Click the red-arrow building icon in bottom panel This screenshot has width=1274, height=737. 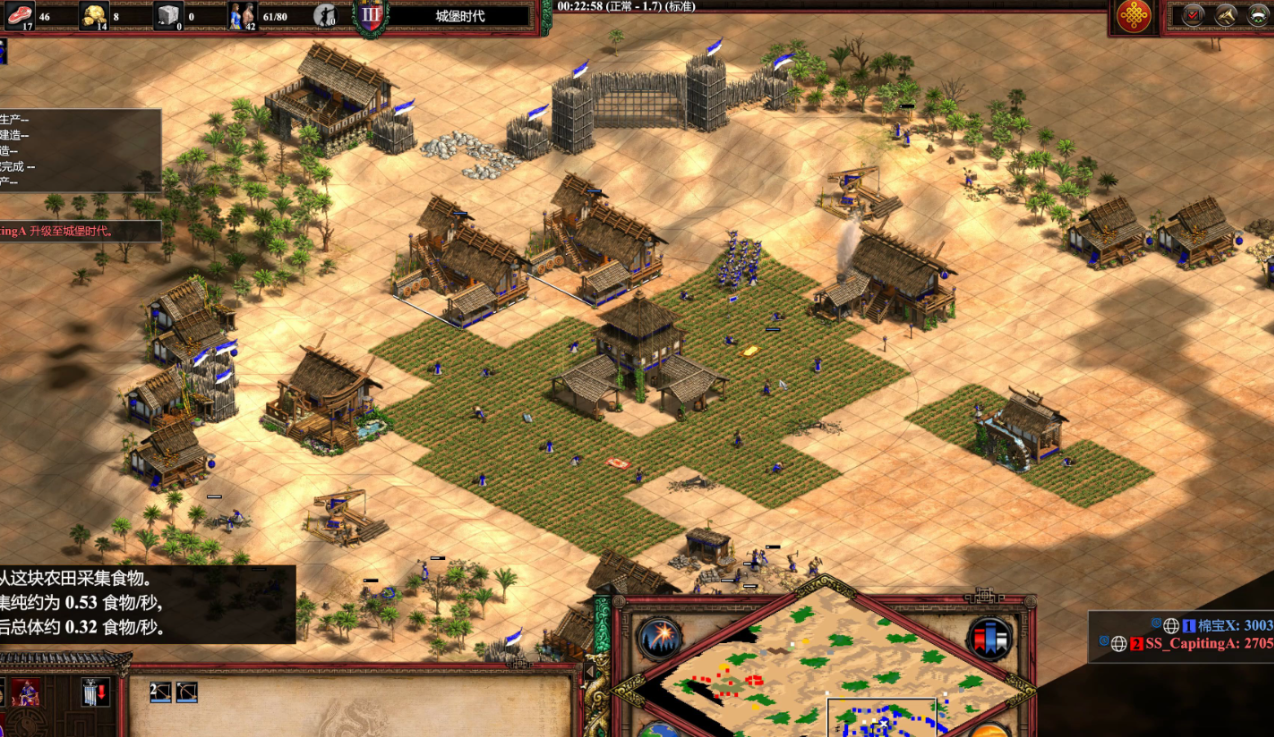[96, 692]
